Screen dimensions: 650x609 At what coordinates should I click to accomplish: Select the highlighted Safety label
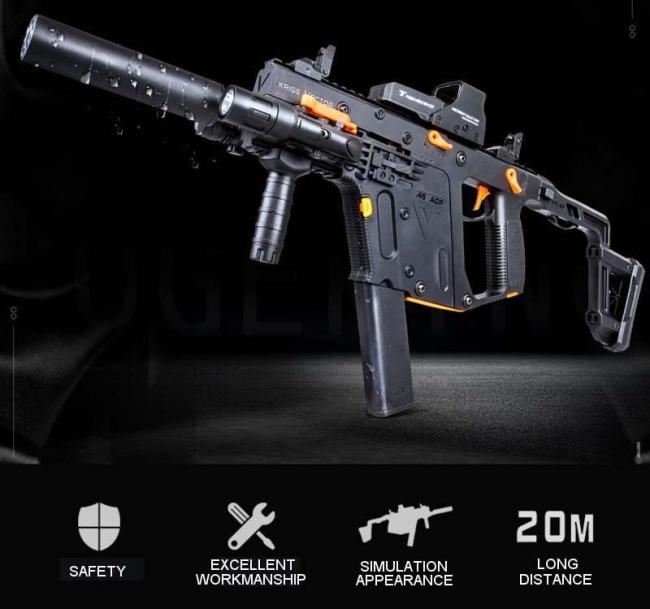(97, 571)
